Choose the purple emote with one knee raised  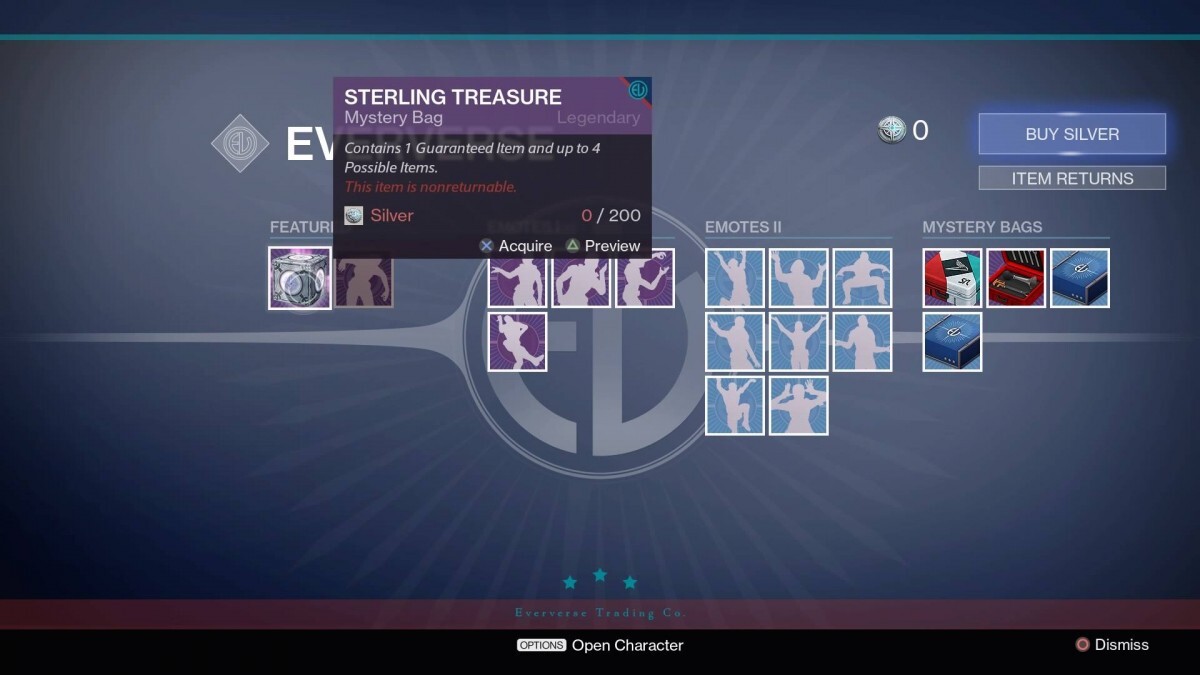pyautogui.click(x=517, y=342)
